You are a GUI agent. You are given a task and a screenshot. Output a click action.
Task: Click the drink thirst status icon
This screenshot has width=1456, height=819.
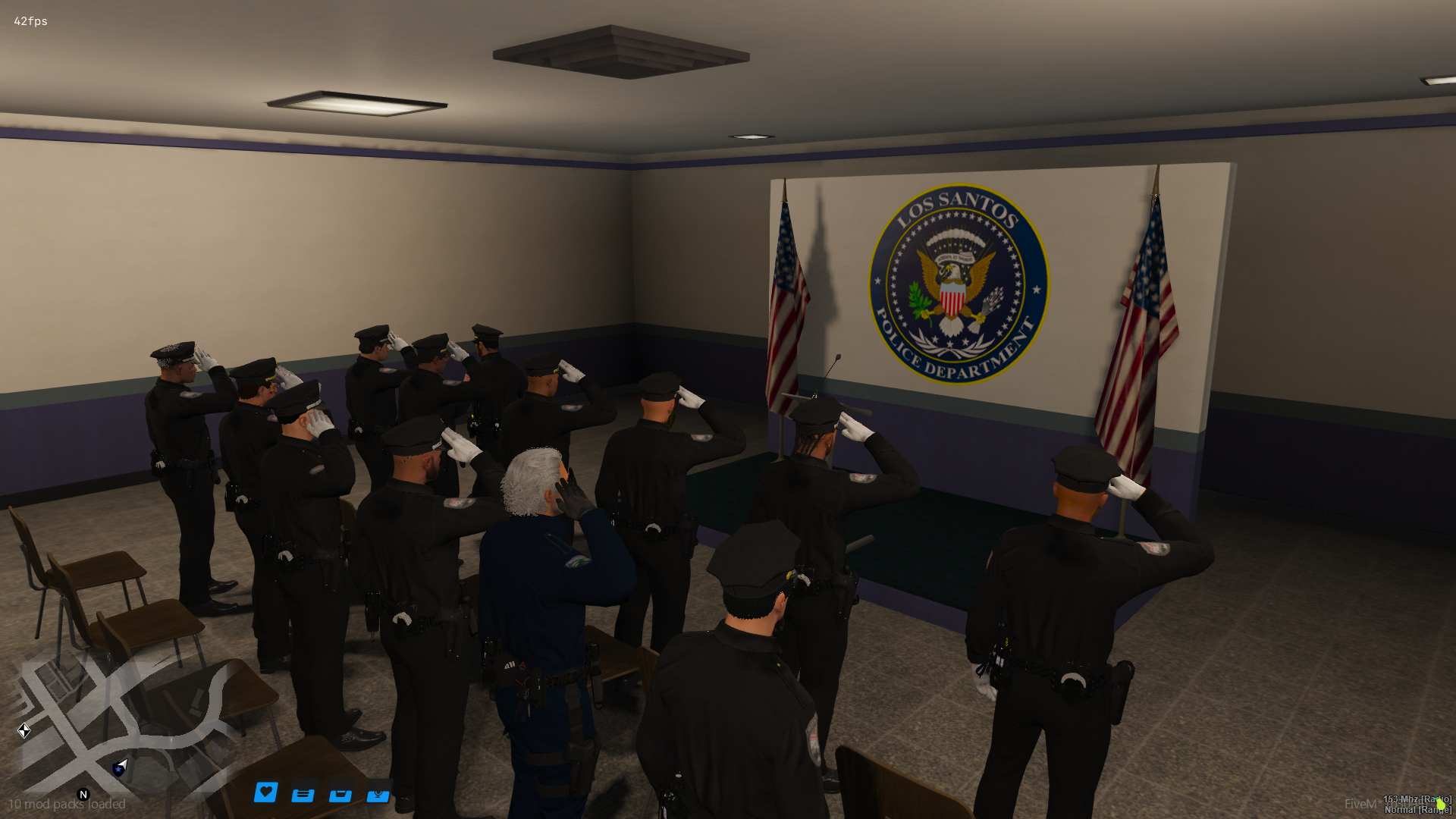pos(341,794)
